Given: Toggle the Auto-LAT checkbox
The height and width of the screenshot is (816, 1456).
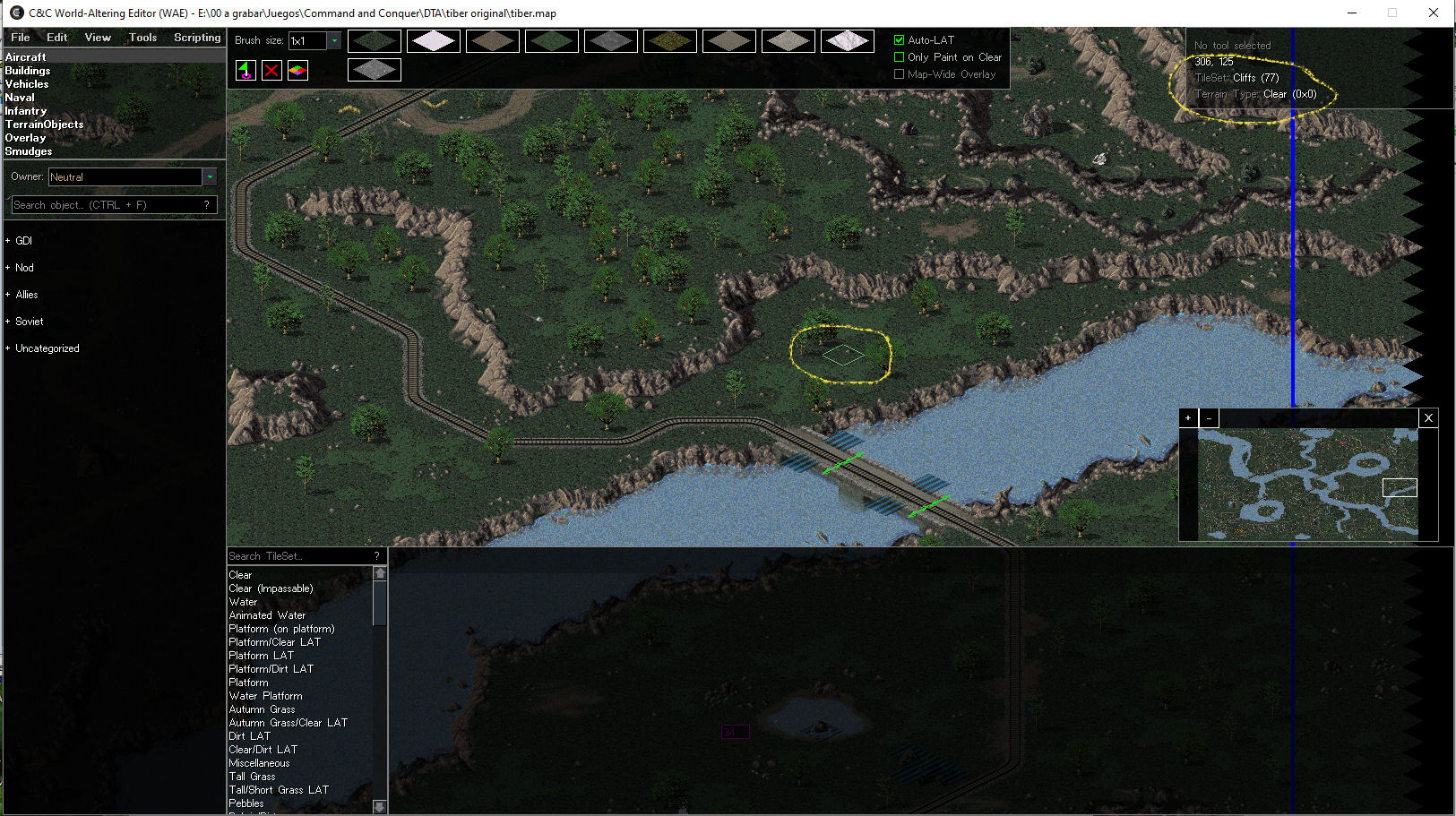Looking at the screenshot, I should [900, 40].
